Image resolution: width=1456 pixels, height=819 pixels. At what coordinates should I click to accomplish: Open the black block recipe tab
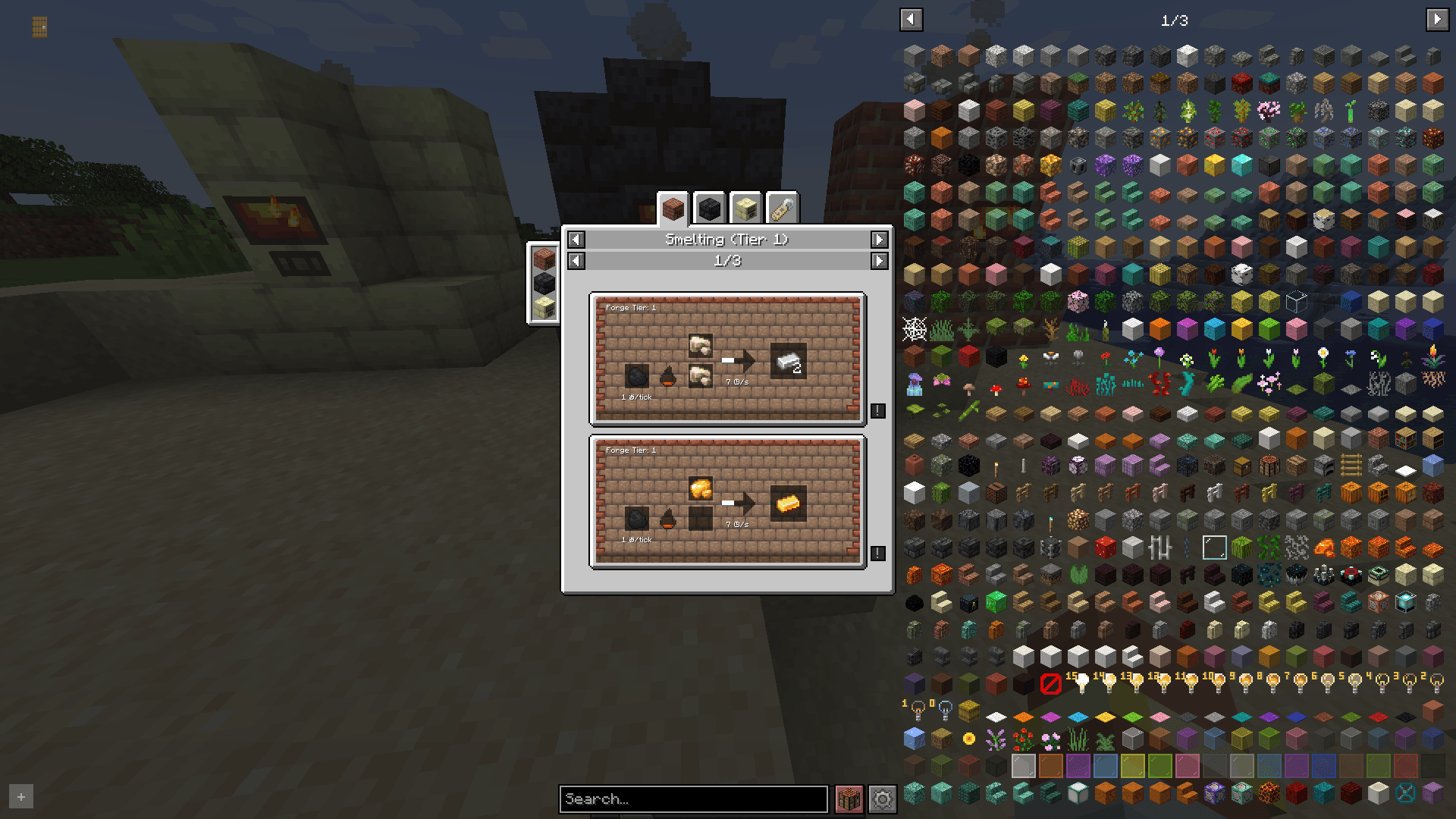709,208
